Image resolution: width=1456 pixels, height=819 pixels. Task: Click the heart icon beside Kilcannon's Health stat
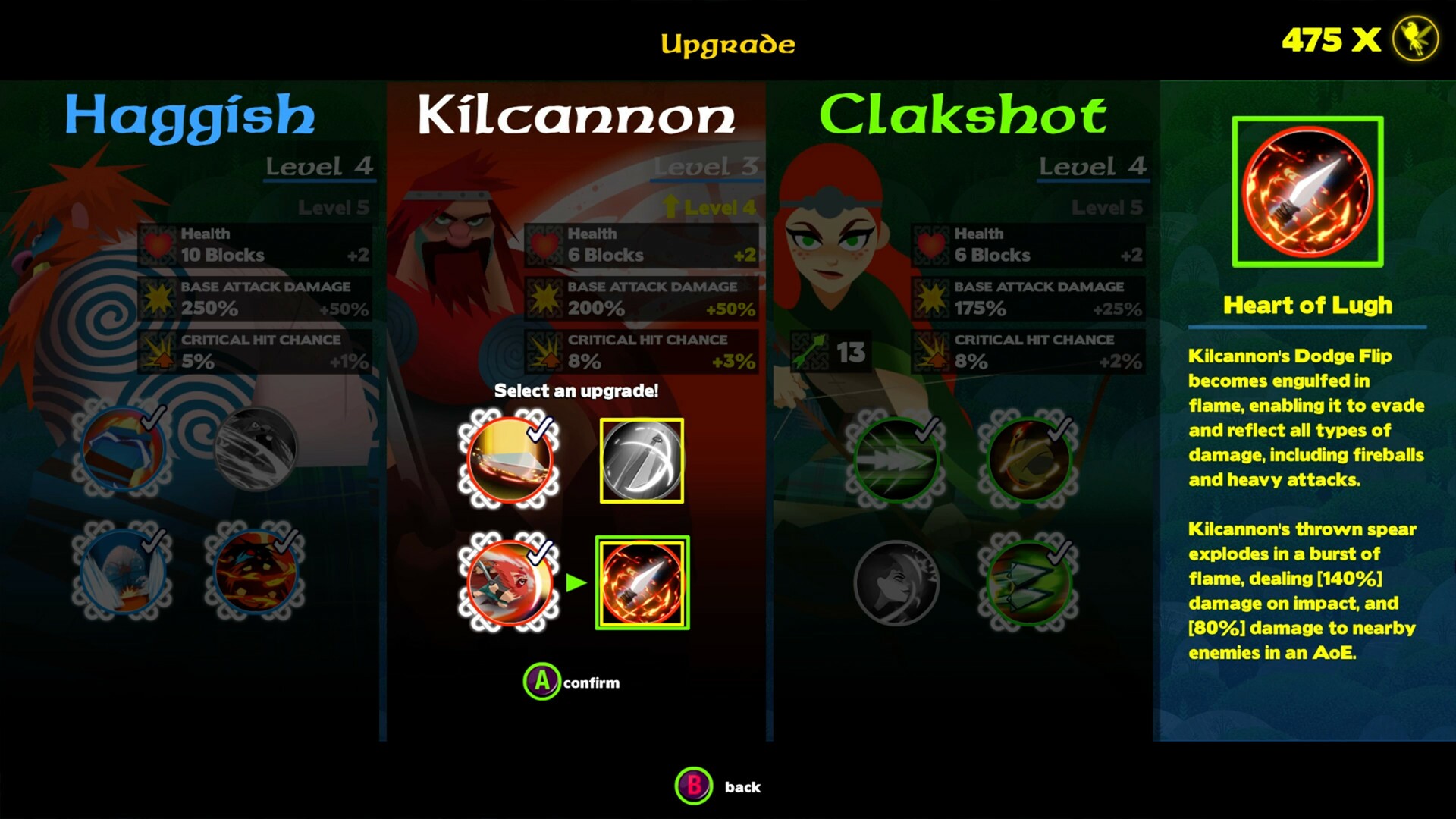coord(544,244)
